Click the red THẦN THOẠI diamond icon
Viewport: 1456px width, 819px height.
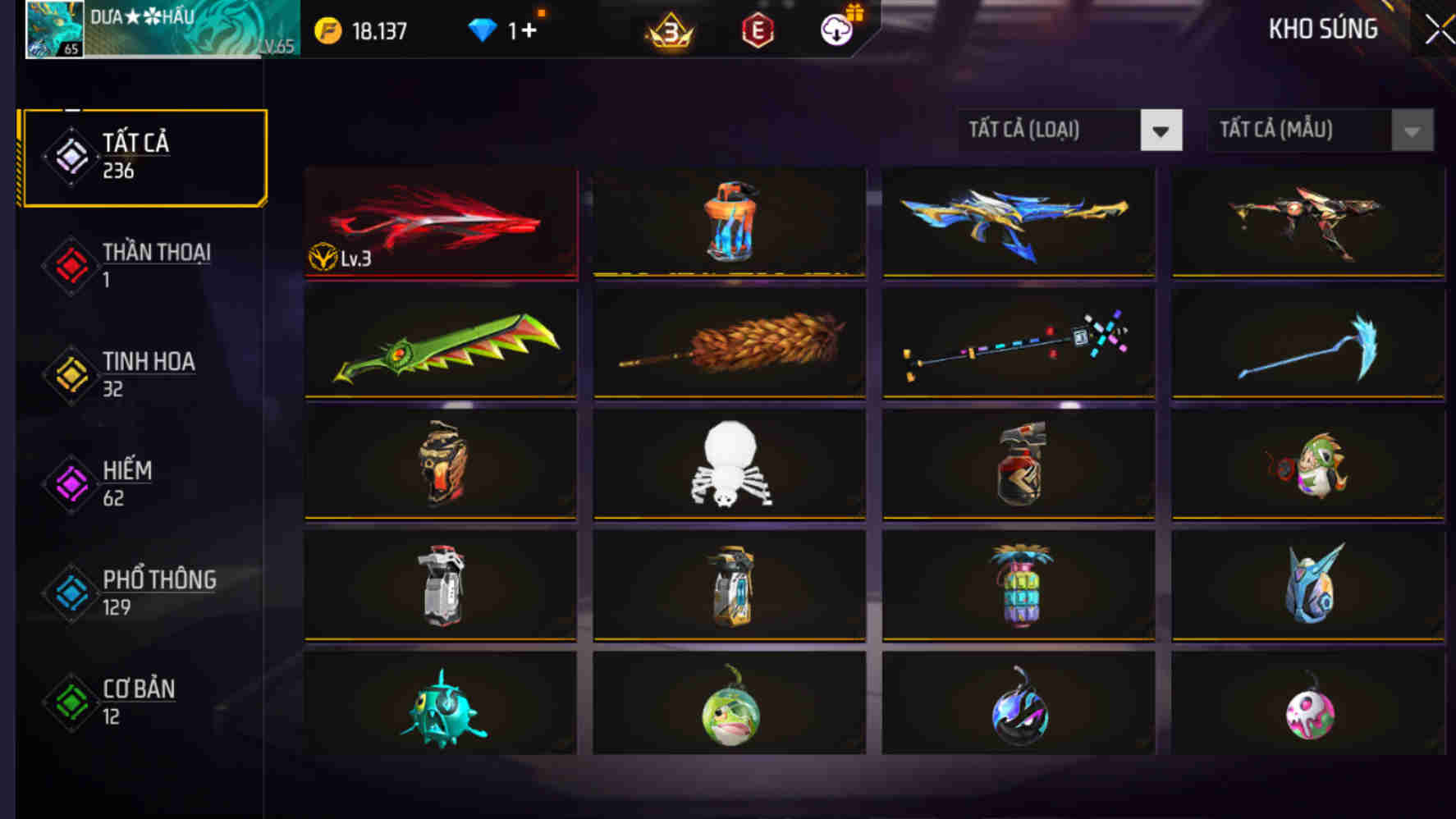tap(72, 266)
